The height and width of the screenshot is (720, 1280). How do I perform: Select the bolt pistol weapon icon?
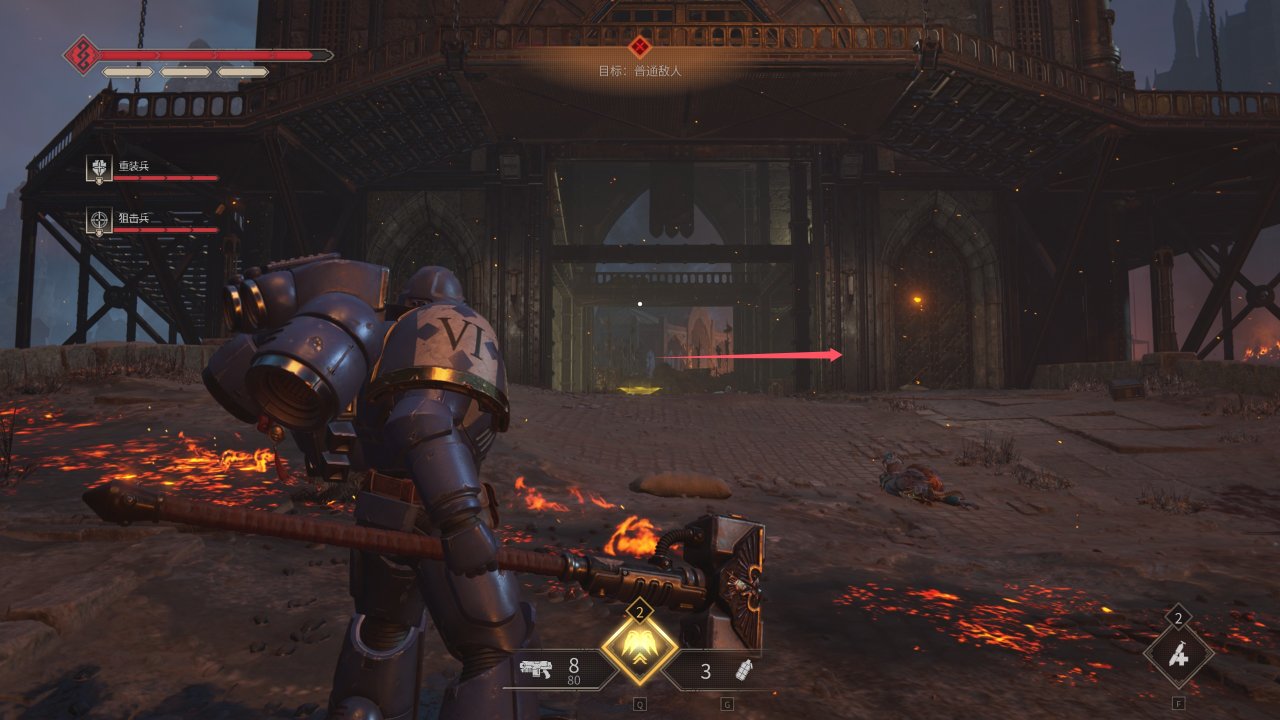tap(535, 670)
